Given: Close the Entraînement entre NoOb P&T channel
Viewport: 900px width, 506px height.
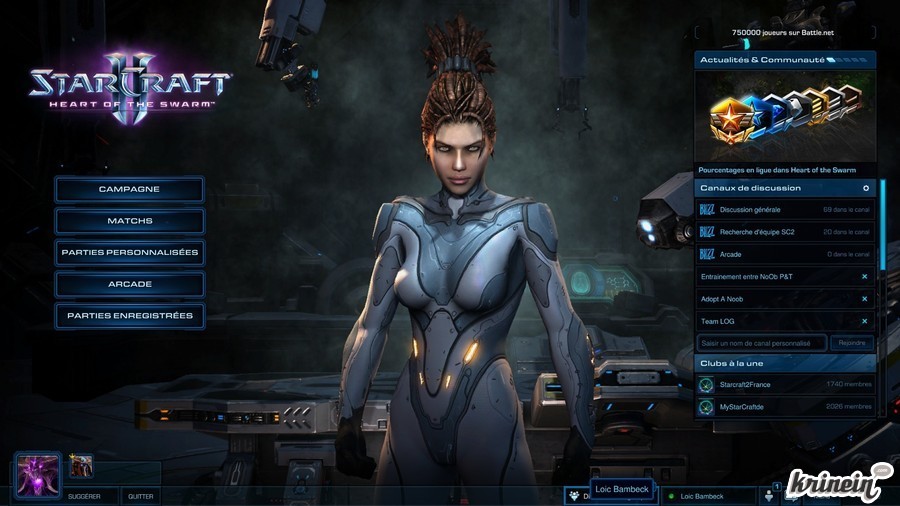Looking at the screenshot, I should tap(865, 276).
